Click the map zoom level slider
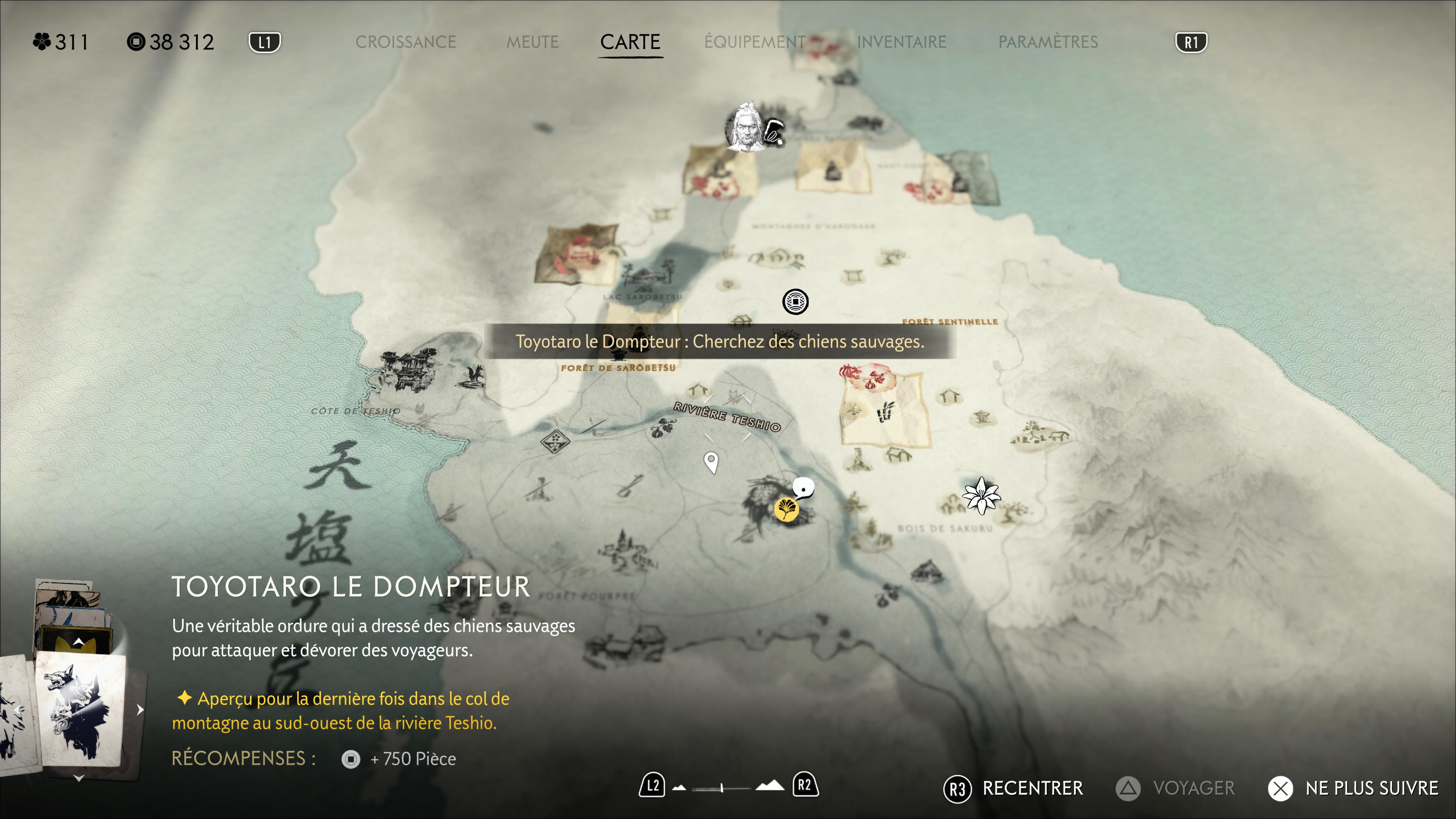The width and height of the screenshot is (1456, 819). click(x=722, y=788)
